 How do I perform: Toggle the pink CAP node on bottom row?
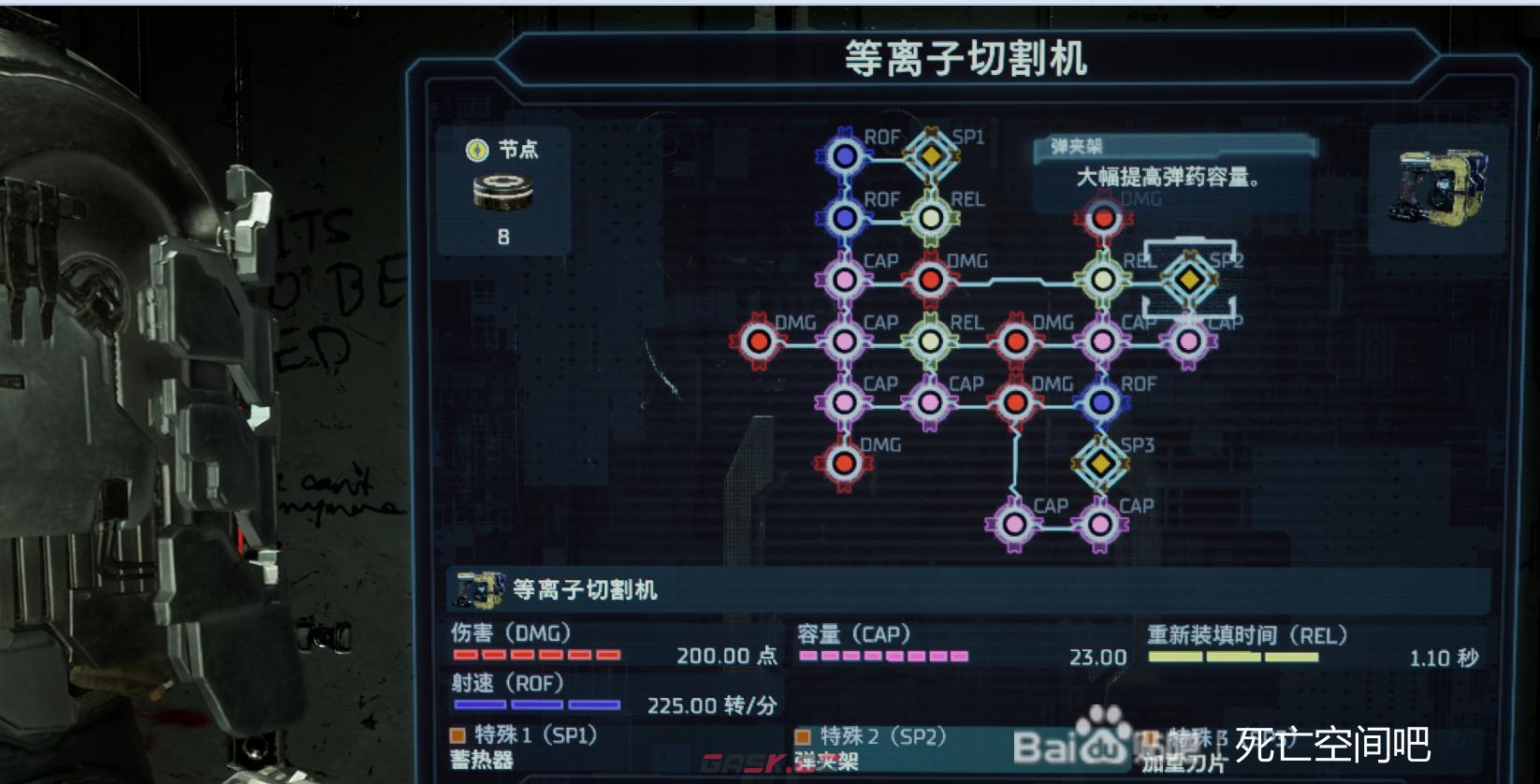1013,523
